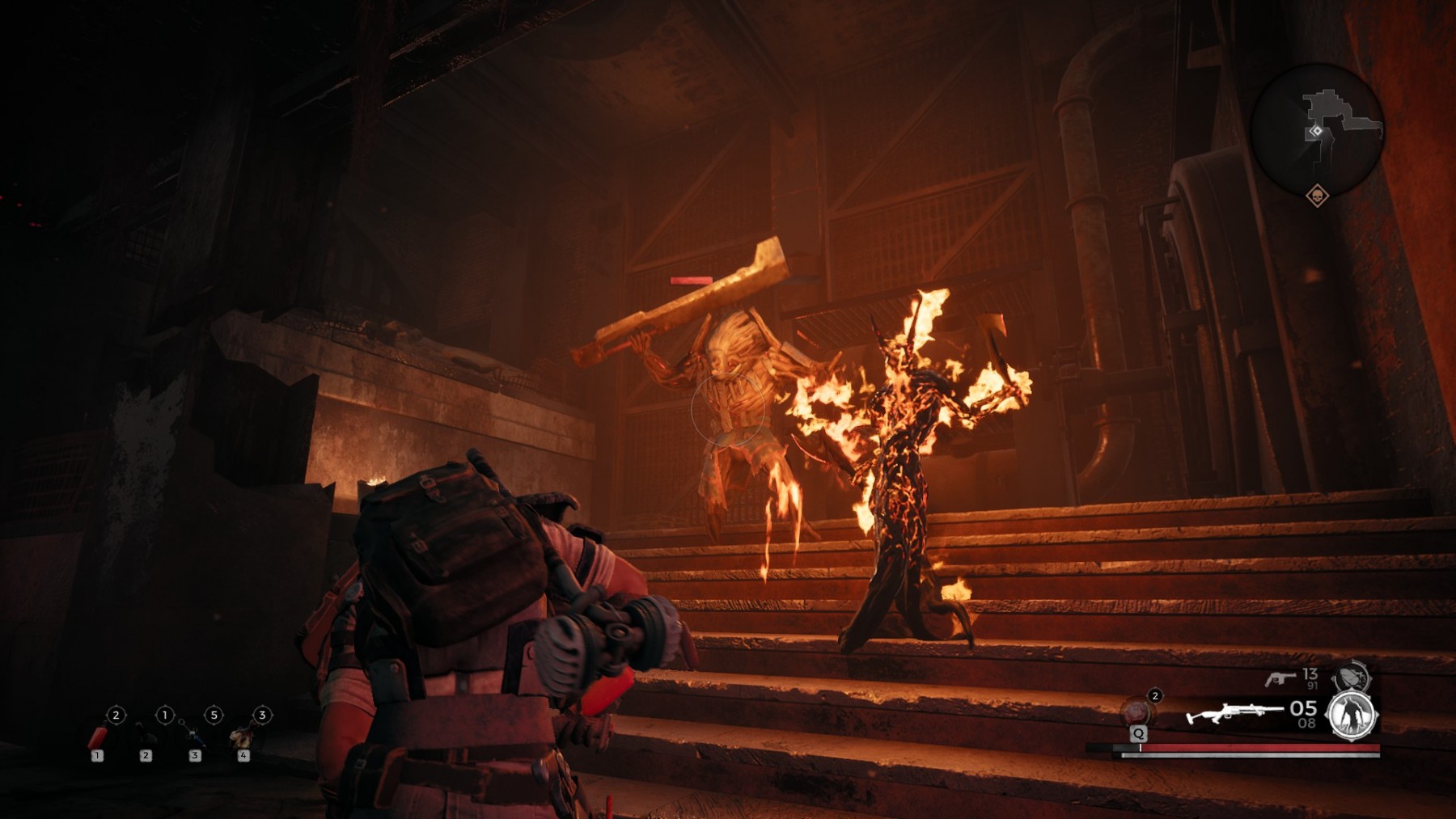The width and height of the screenshot is (1456, 819).
Task: Switch to the handgun sidearm icon
Action: (x=1280, y=678)
